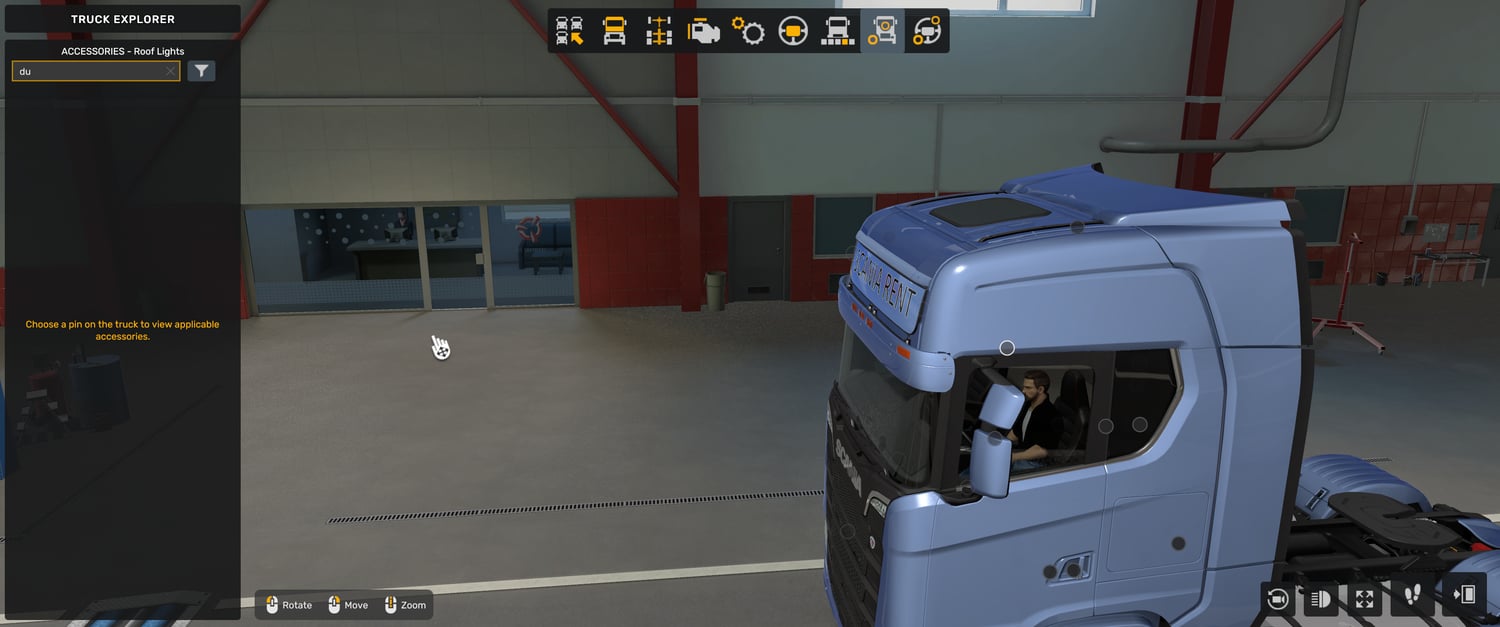Select the truck with pallets icon

837,31
